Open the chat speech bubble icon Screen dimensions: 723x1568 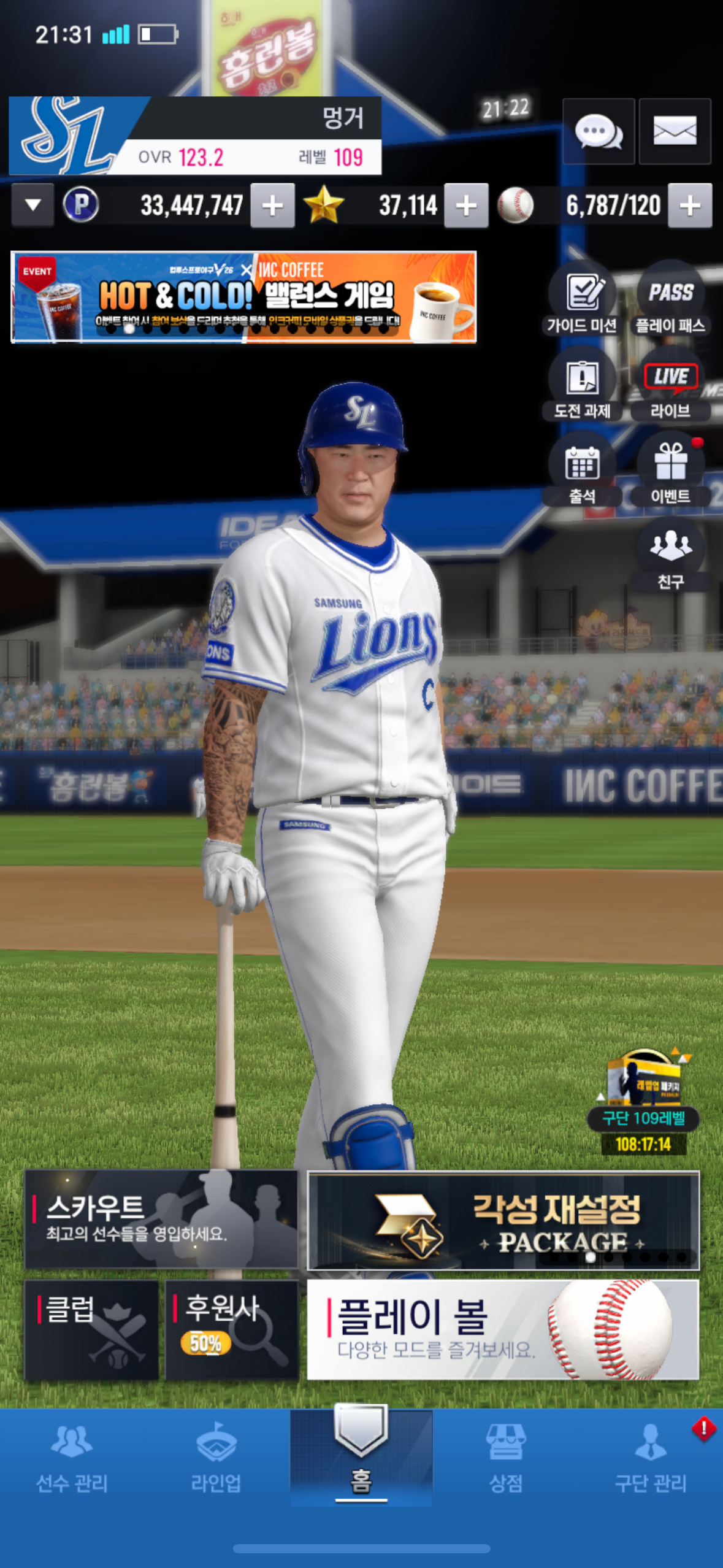[598, 131]
